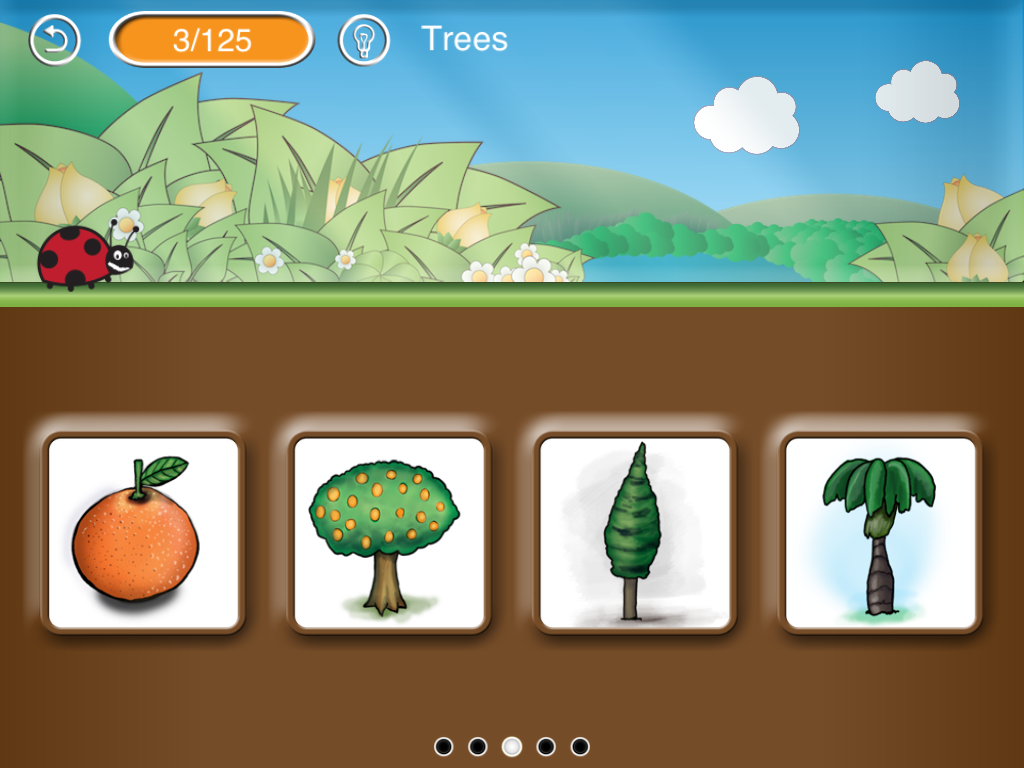Select the palm tree card
The height and width of the screenshot is (768, 1024).
[880, 532]
